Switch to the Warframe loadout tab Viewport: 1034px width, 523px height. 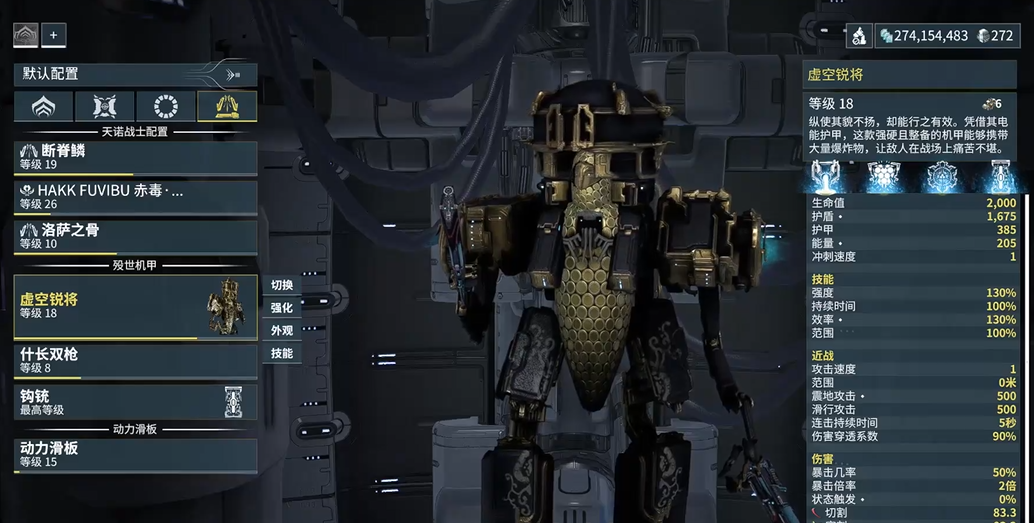tap(43, 107)
